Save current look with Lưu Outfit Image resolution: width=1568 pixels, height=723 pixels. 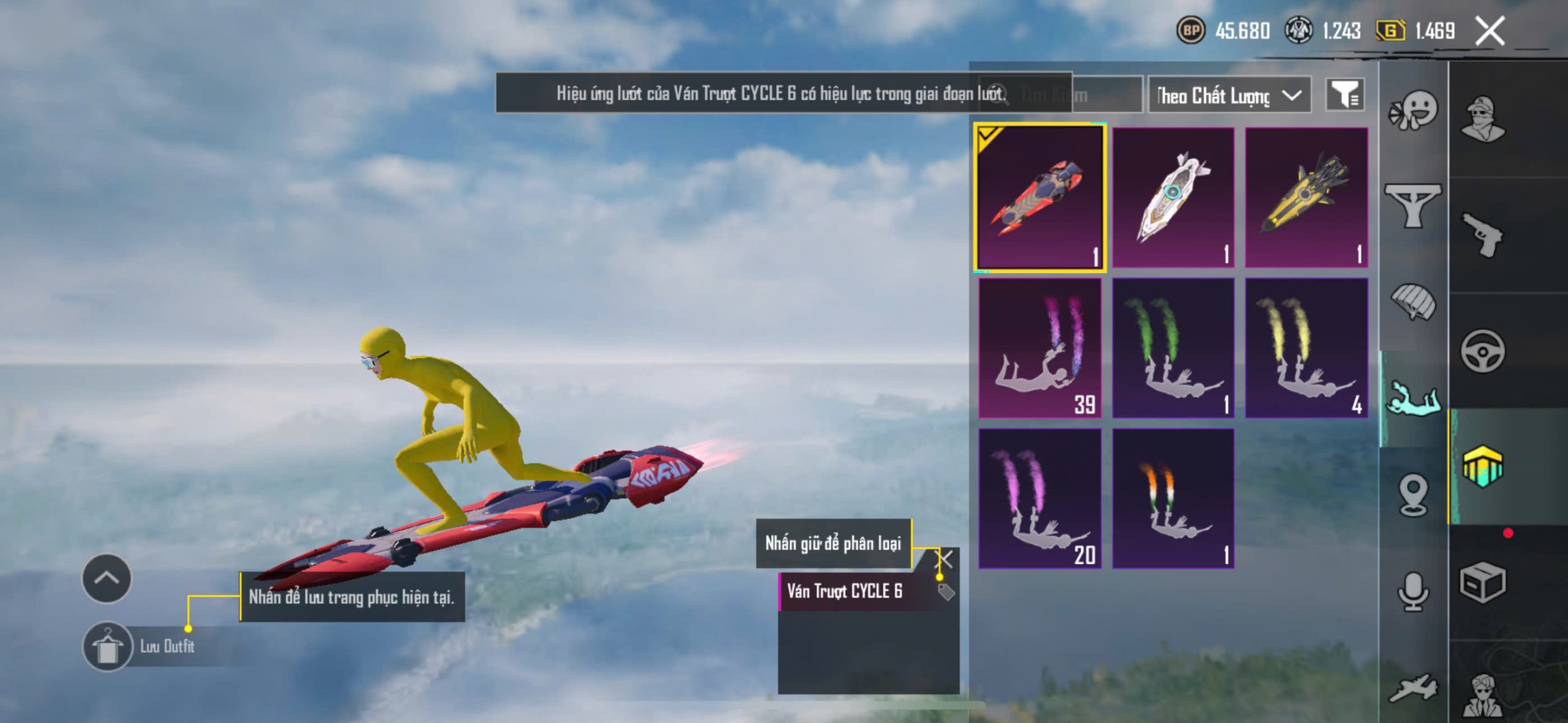pyautogui.click(x=108, y=646)
